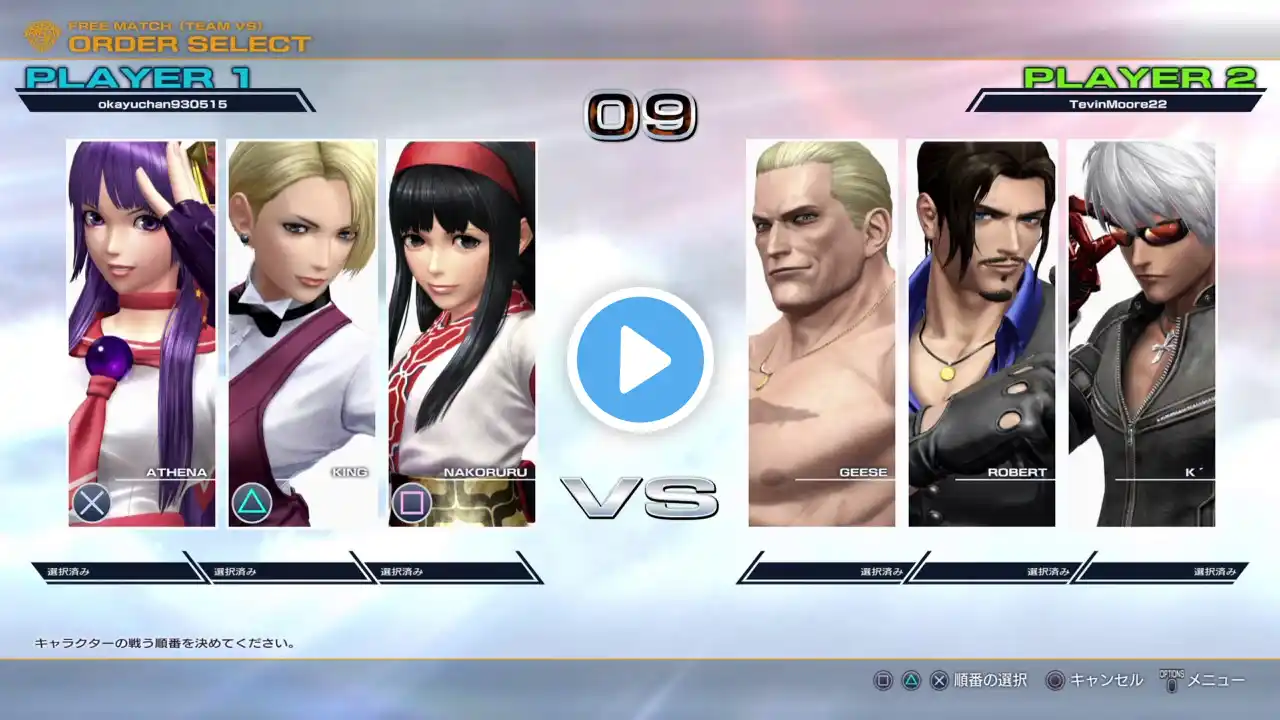The height and width of the screenshot is (720, 1280).
Task: Select Geese's character portrait
Action: tap(822, 333)
